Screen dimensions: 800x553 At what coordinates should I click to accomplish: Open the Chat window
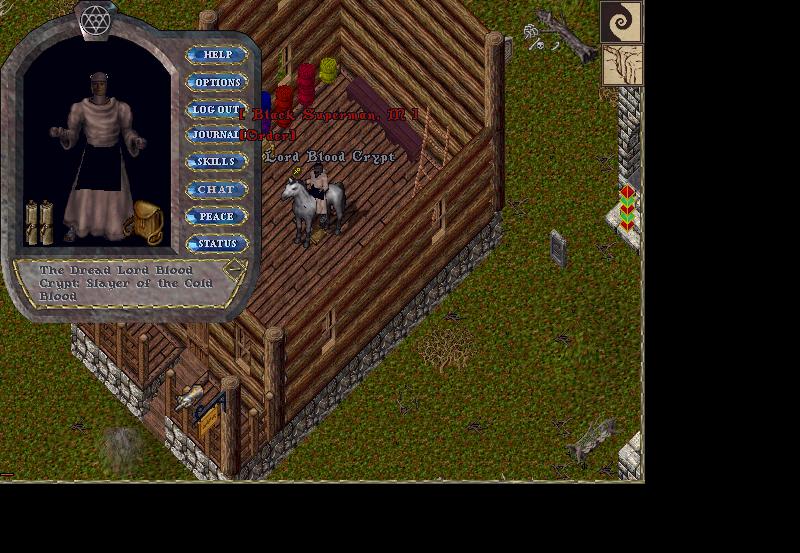[216, 189]
